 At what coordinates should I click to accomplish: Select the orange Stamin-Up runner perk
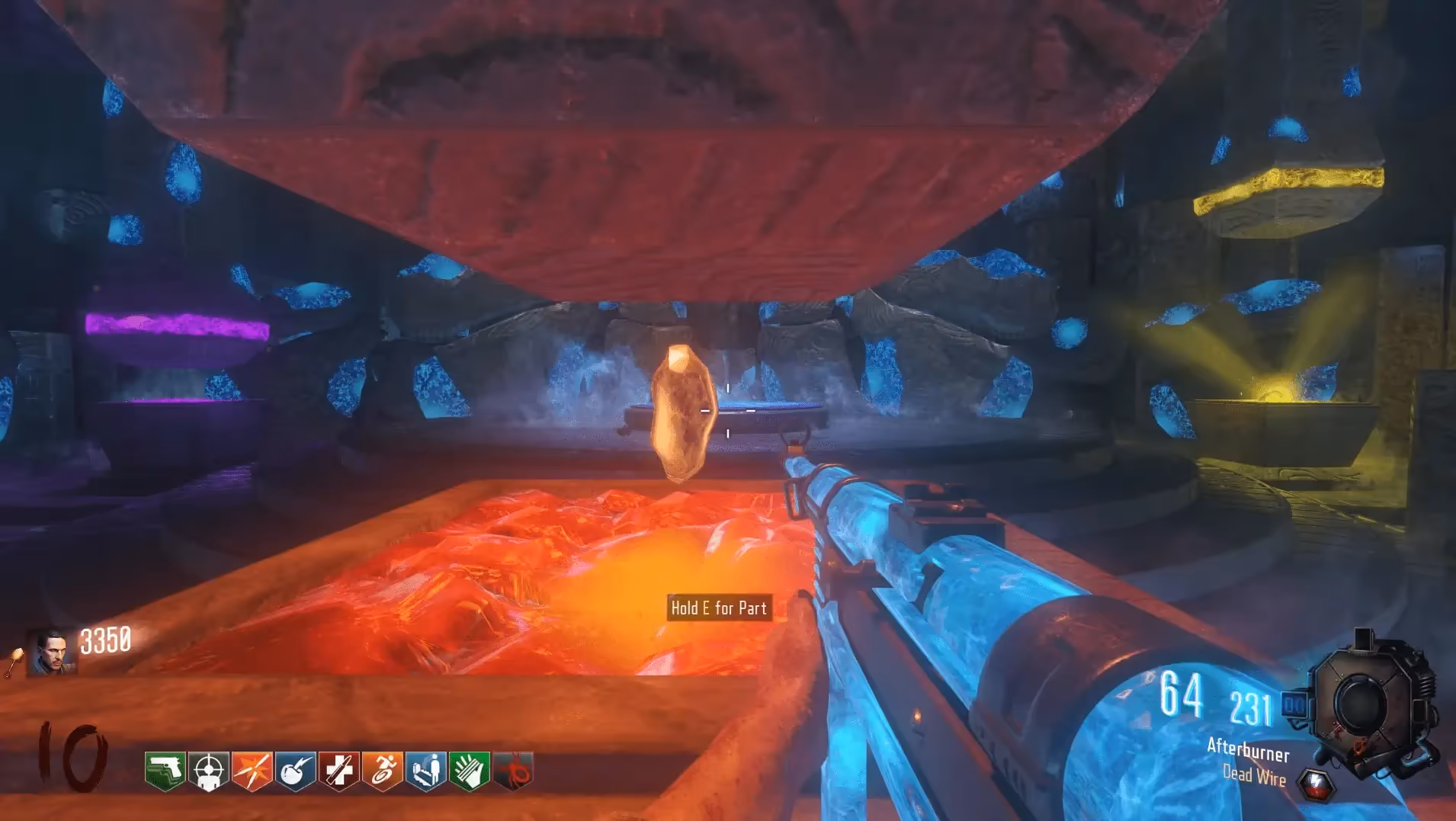pos(383,771)
